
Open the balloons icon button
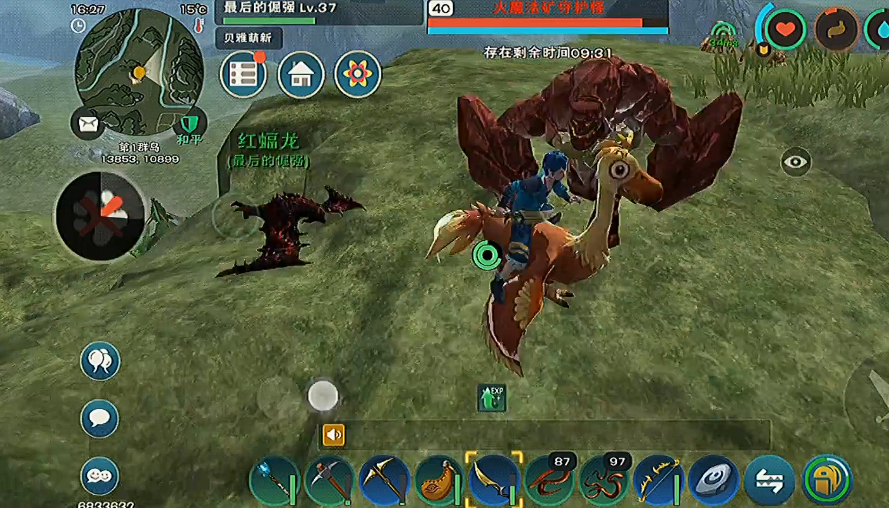click(x=100, y=361)
